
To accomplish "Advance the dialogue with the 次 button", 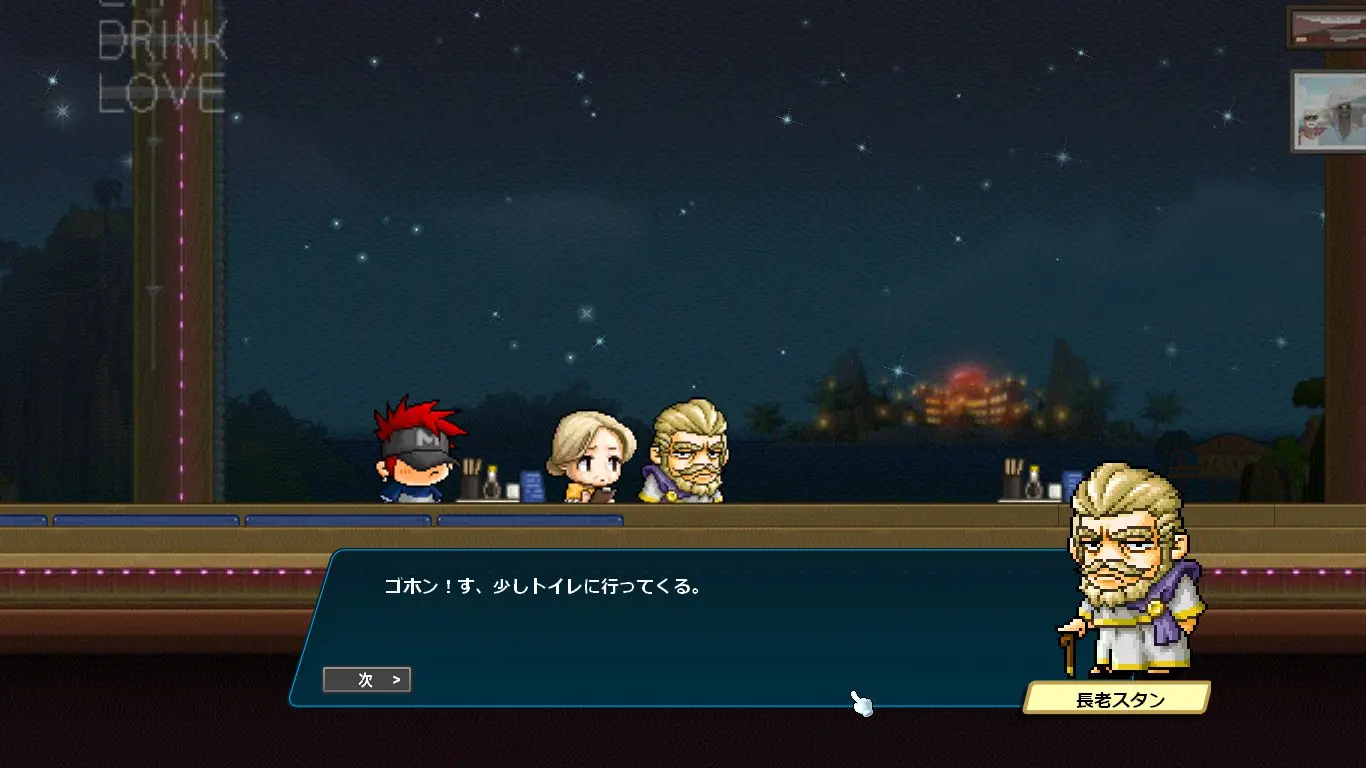I will coord(367,680).
